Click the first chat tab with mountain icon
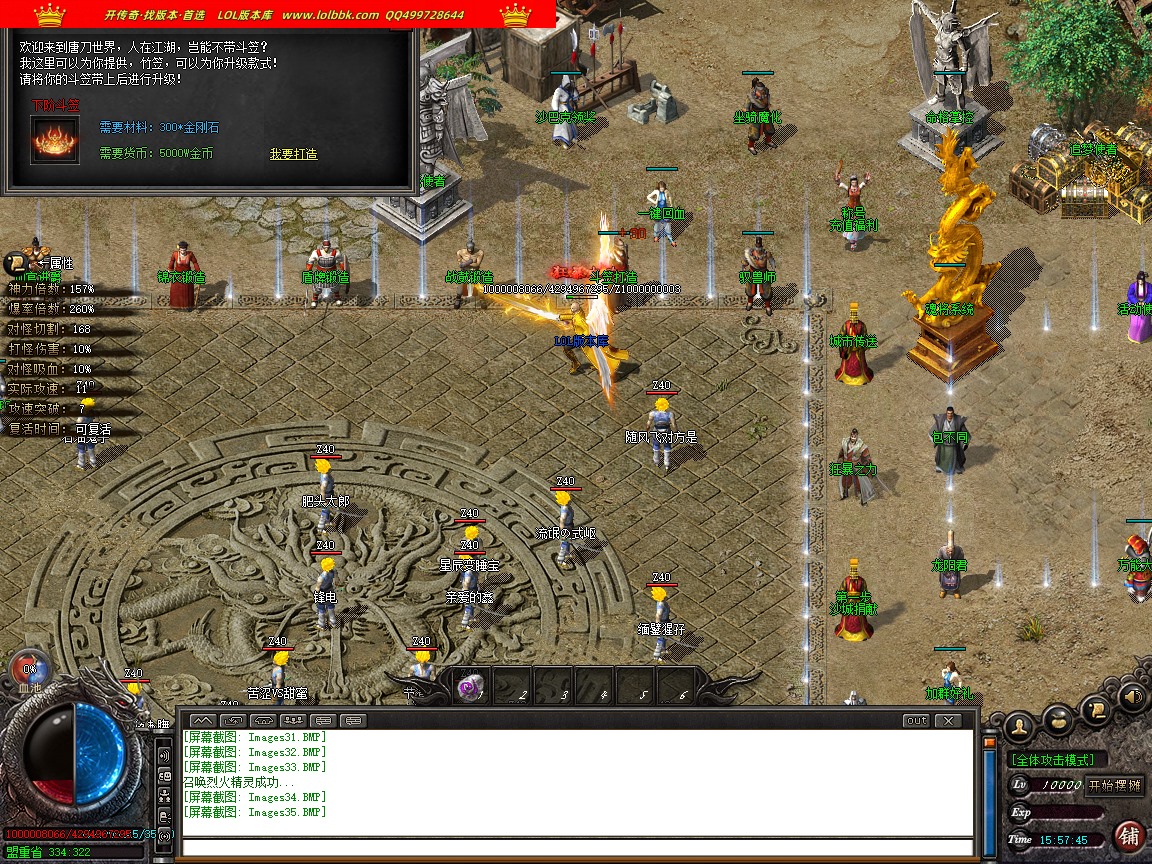Viewport: 1152px width, 864px height. pyautogui.click(x=203, y=720)
